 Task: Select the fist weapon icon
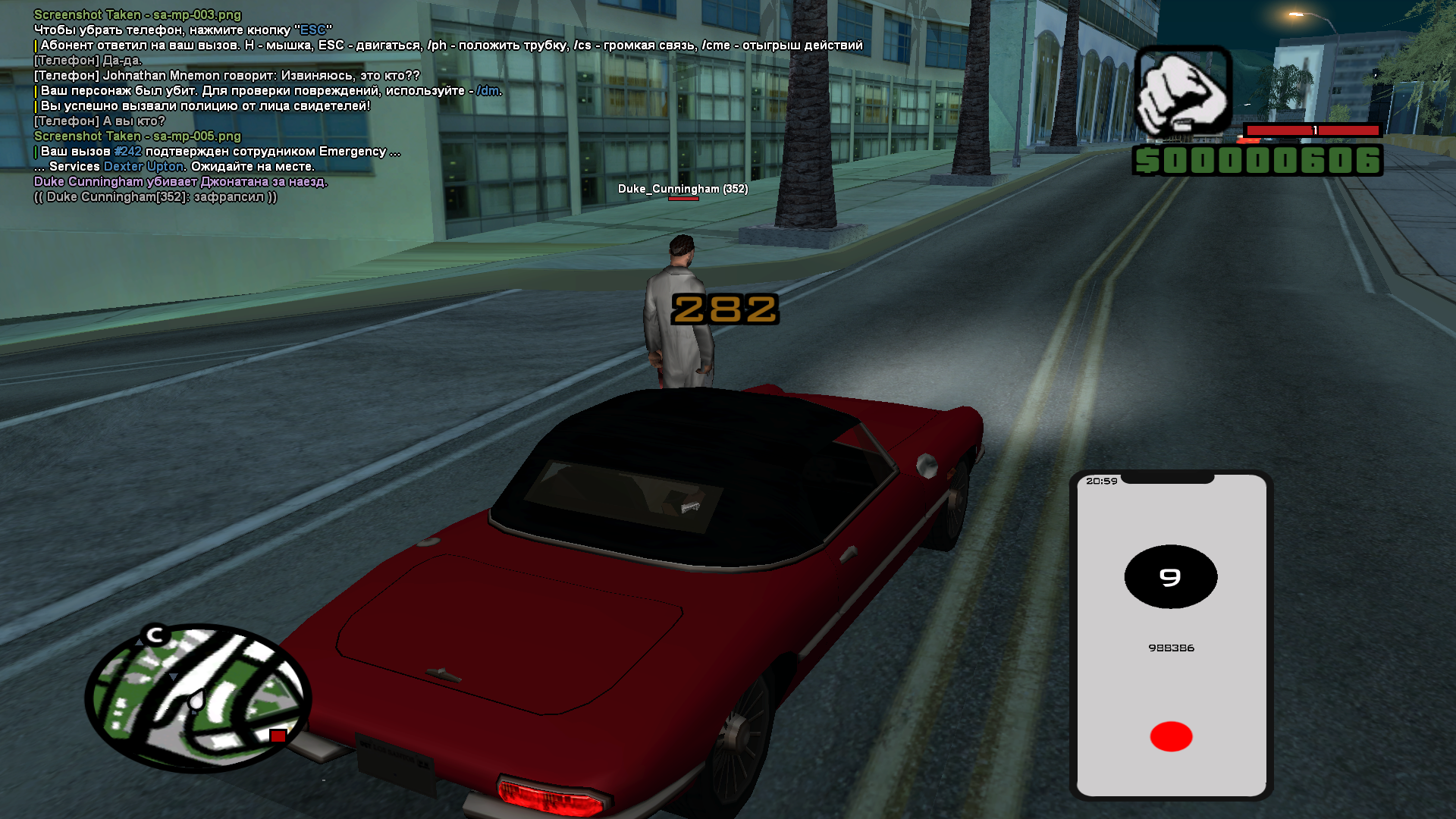pyautogui.click(x=1183, y=93)
